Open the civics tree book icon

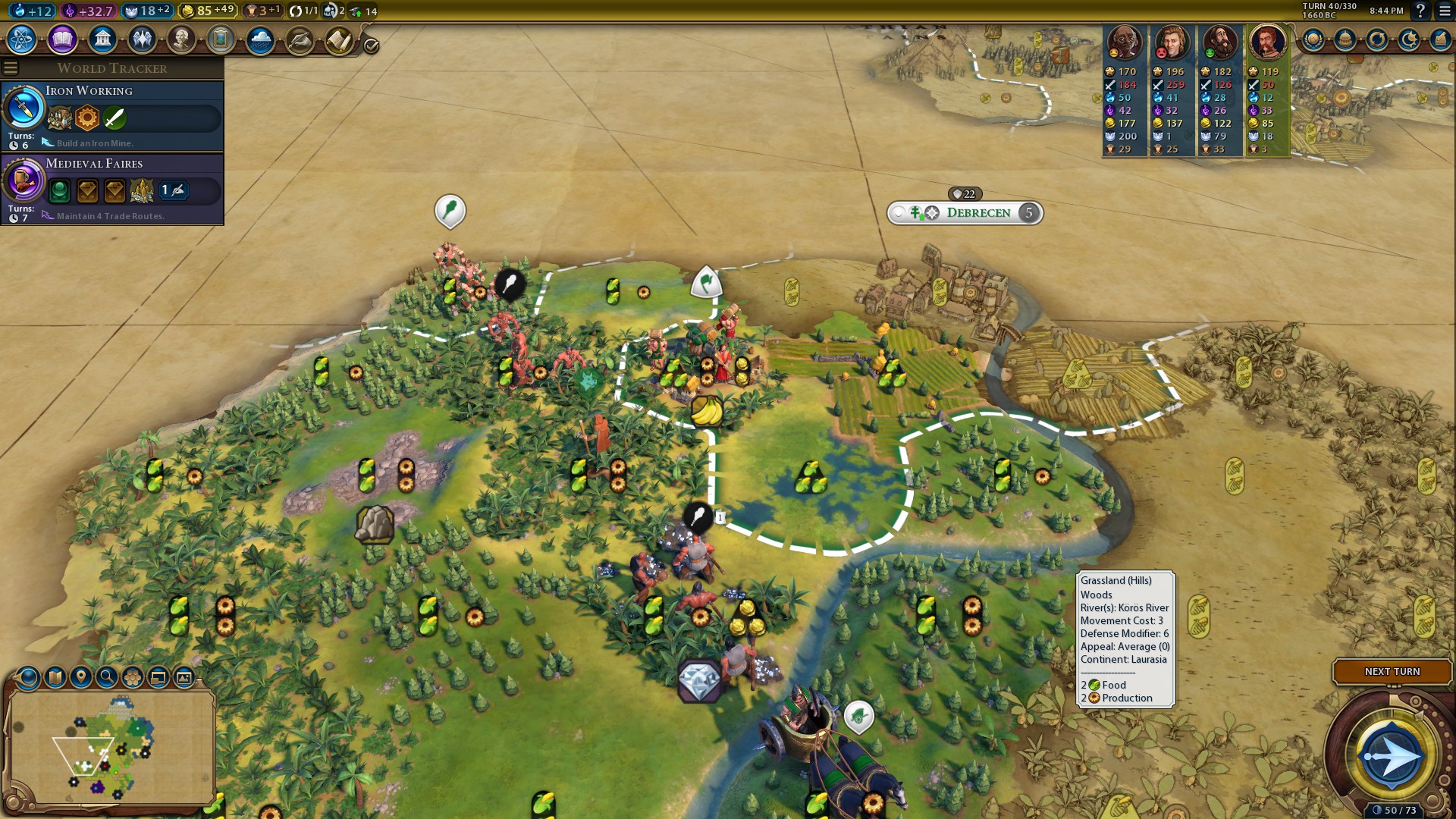point(62,39)
